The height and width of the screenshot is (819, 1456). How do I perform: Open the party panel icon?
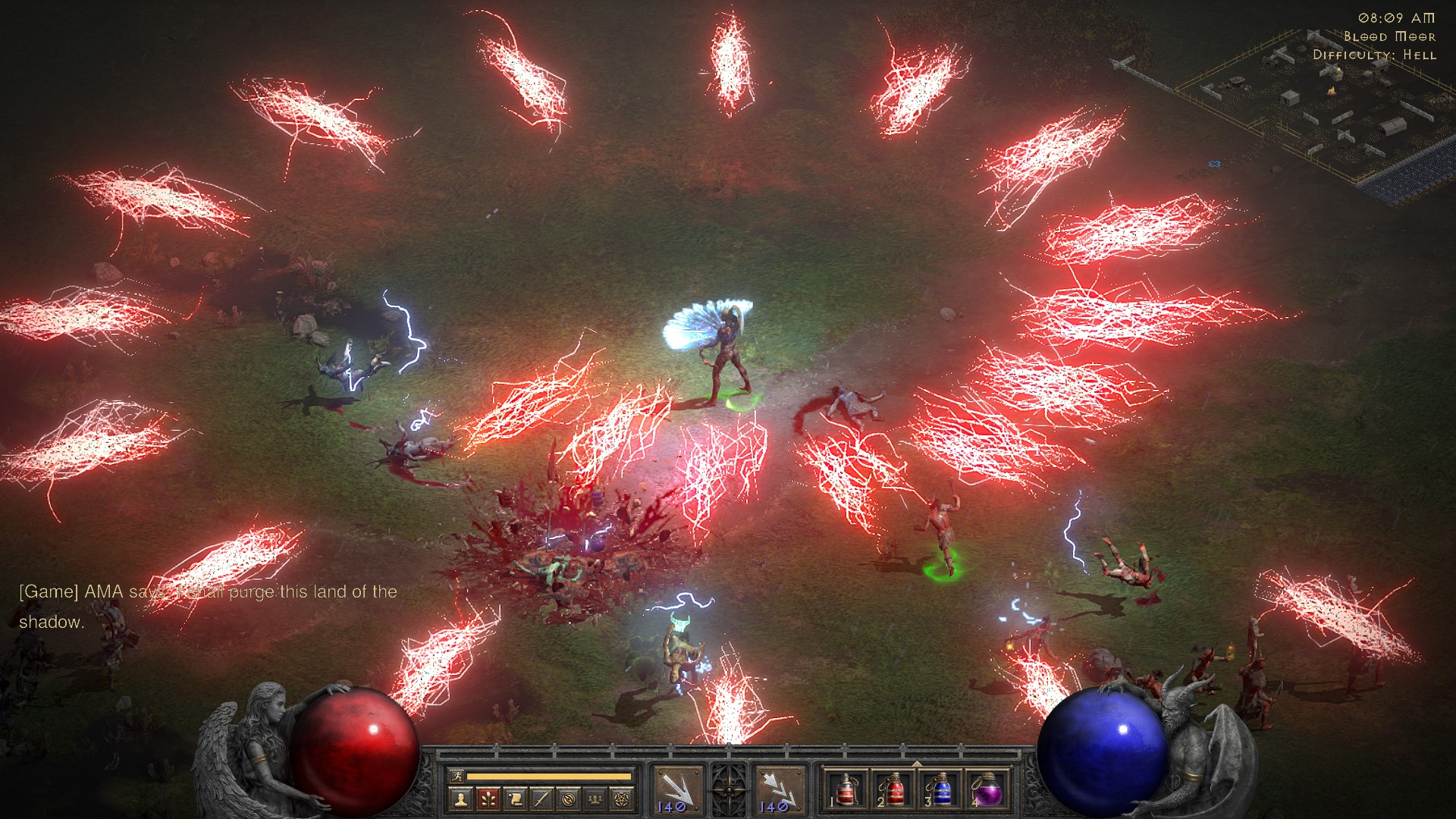coord(596,799)
